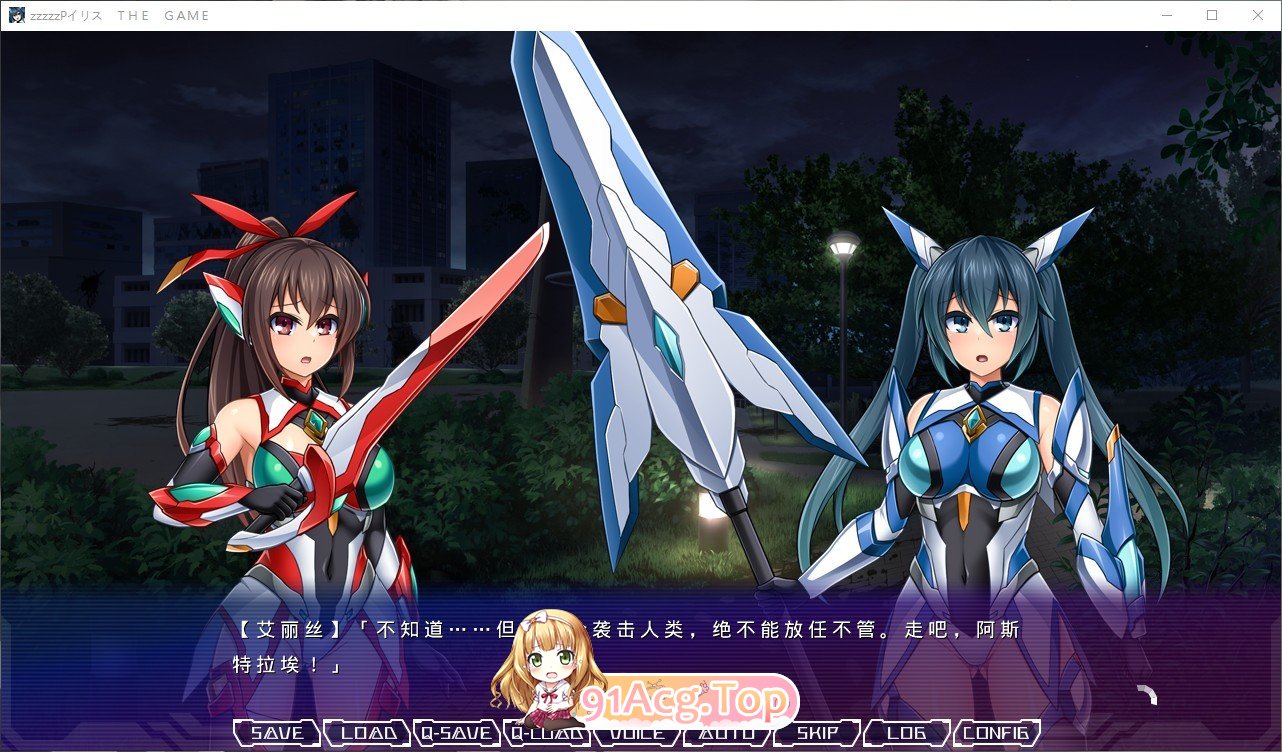
Task: Click the SKIP button on the menu bar
Action: click(816, 732)
